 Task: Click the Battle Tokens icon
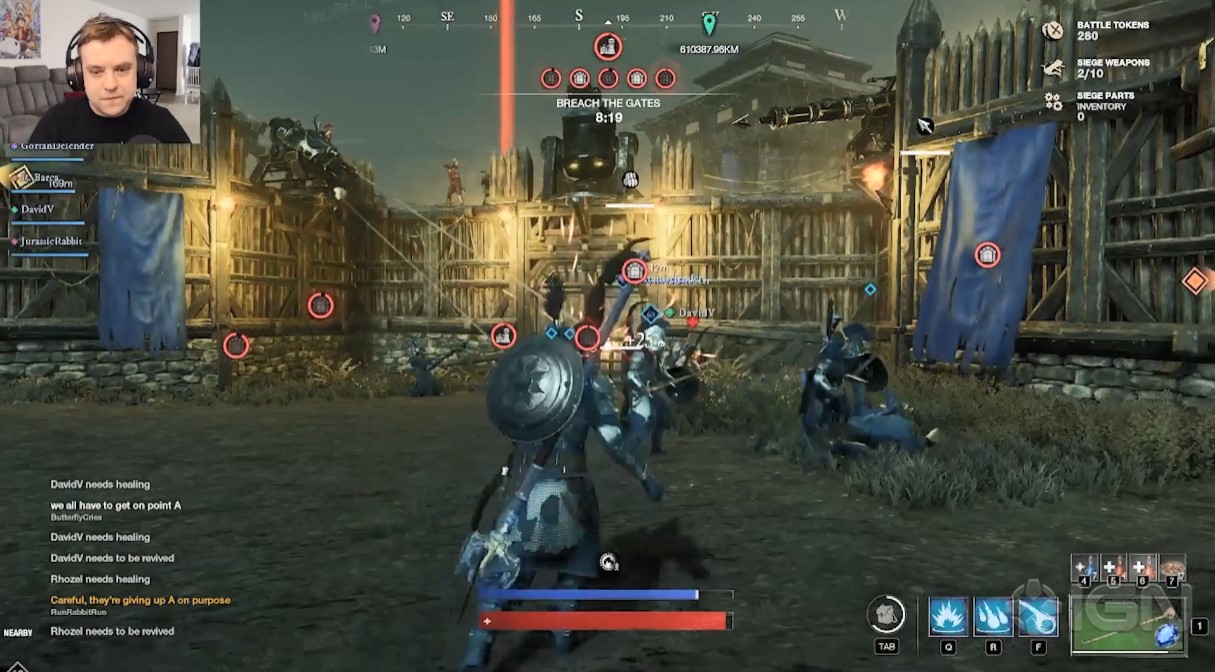[x=1053, y=30]
